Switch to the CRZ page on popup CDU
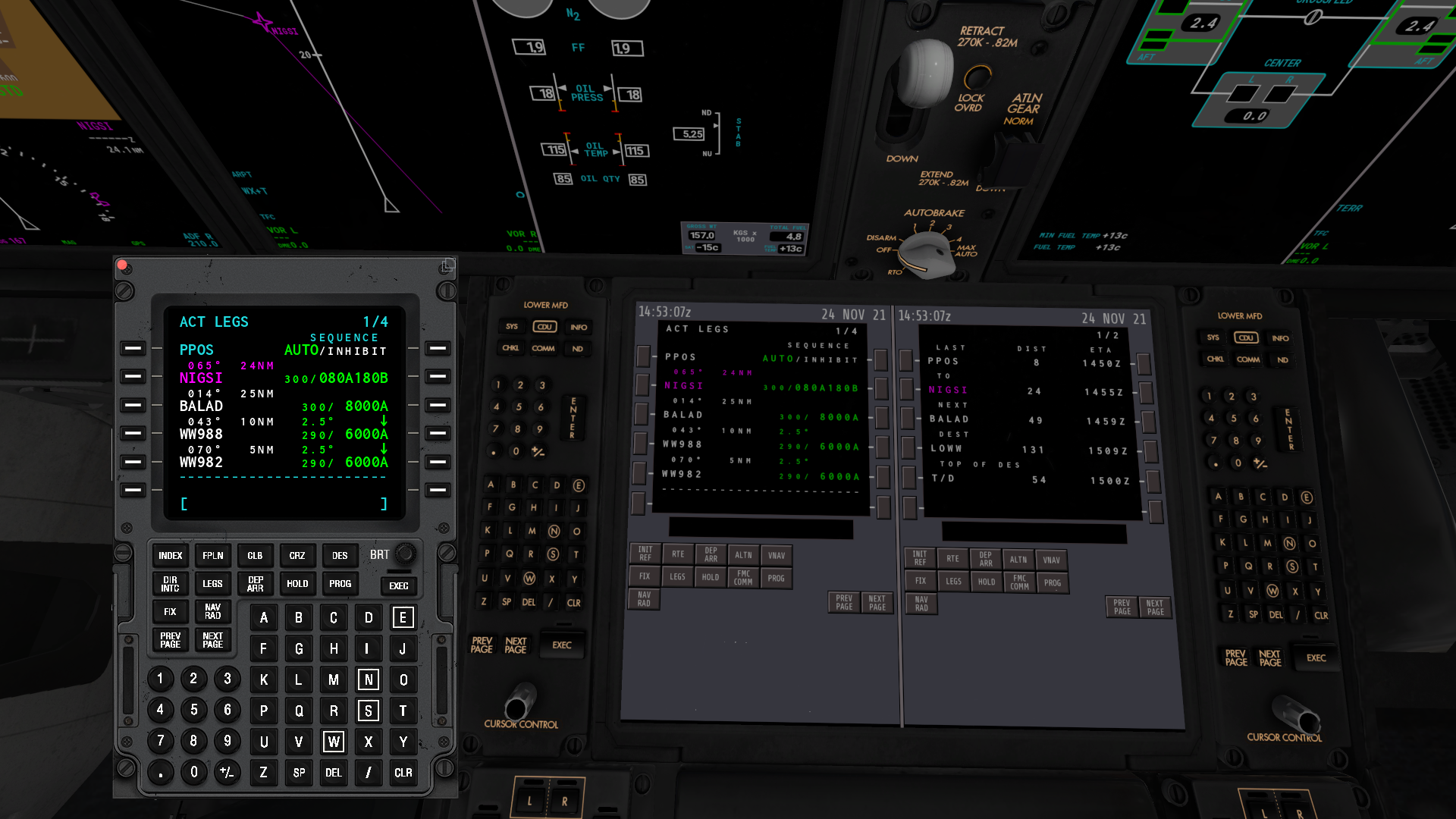 pos(297,555)
